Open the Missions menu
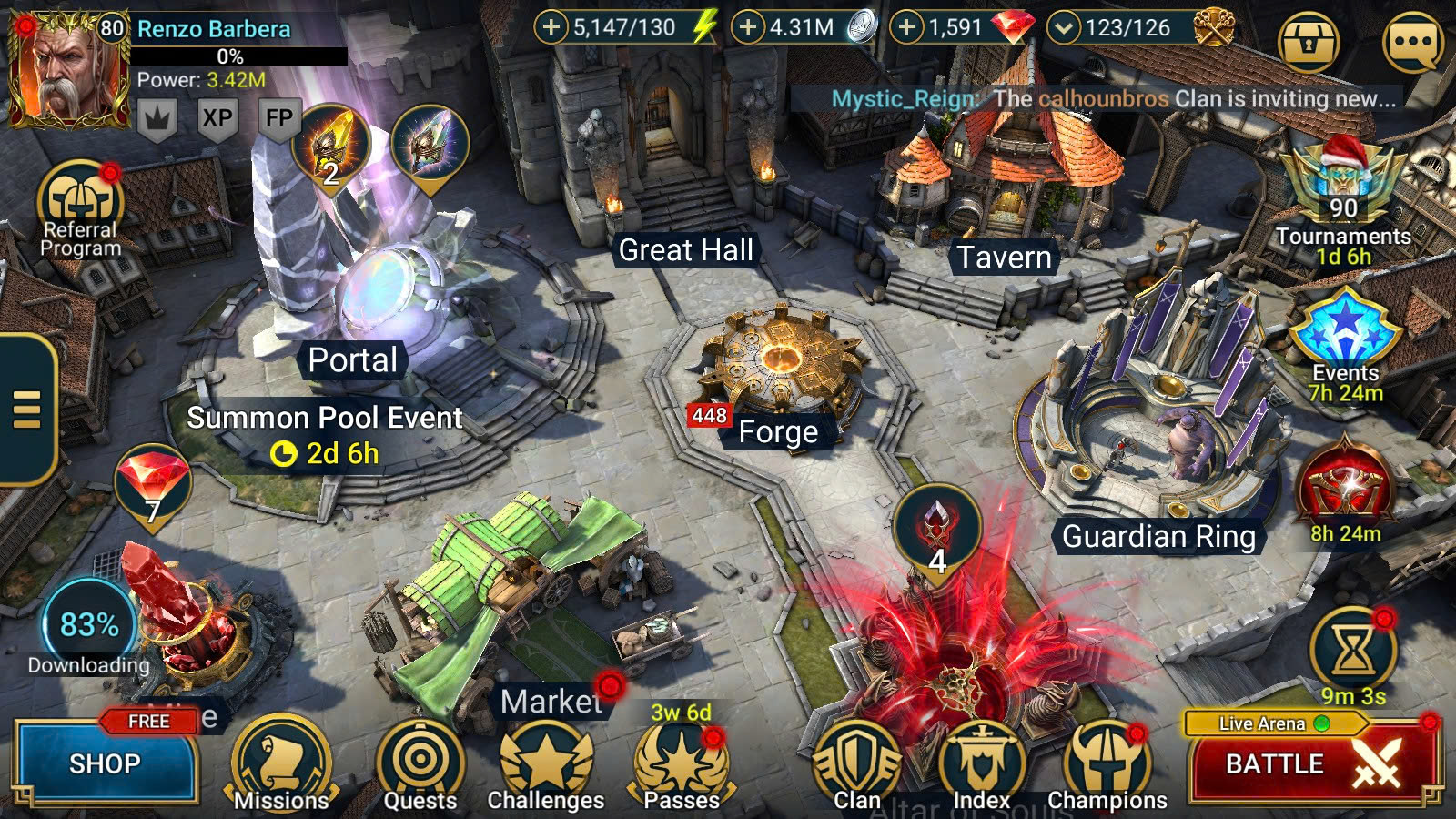1456x819 pixels. coord(281,766)
